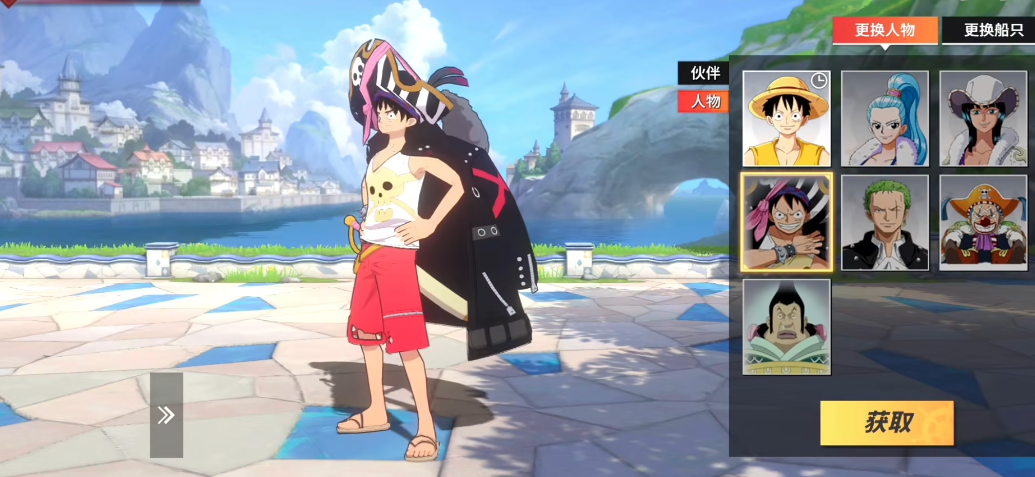Open the 更换船只 tab
Image resolution: width=1035 pixels, height=477 pixels.
[990, 30]
